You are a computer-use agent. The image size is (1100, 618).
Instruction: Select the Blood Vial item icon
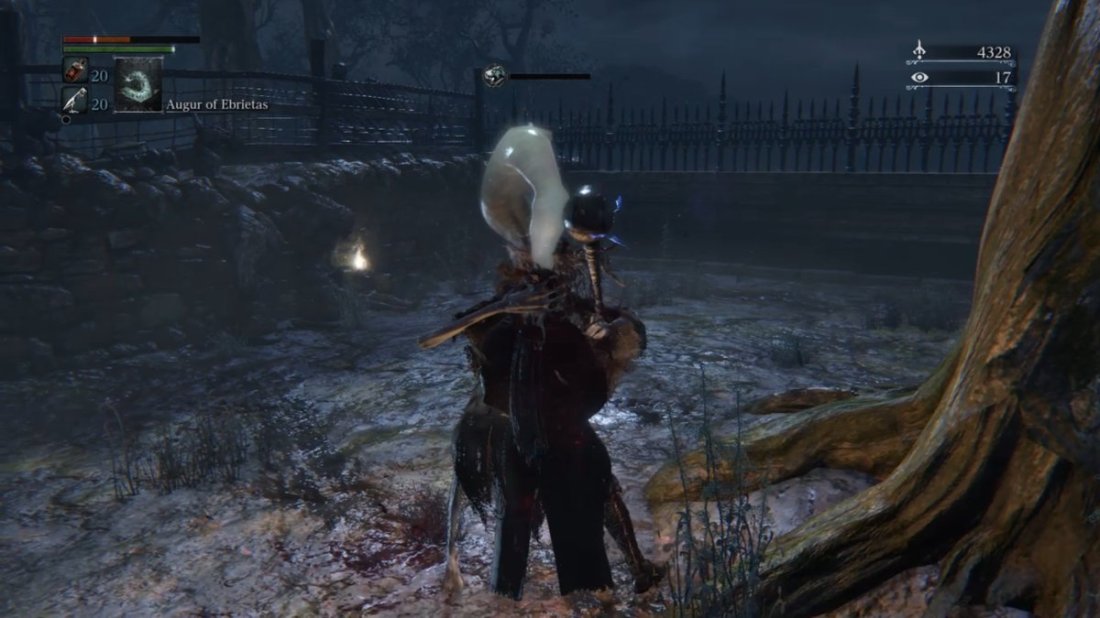point(74,70)
